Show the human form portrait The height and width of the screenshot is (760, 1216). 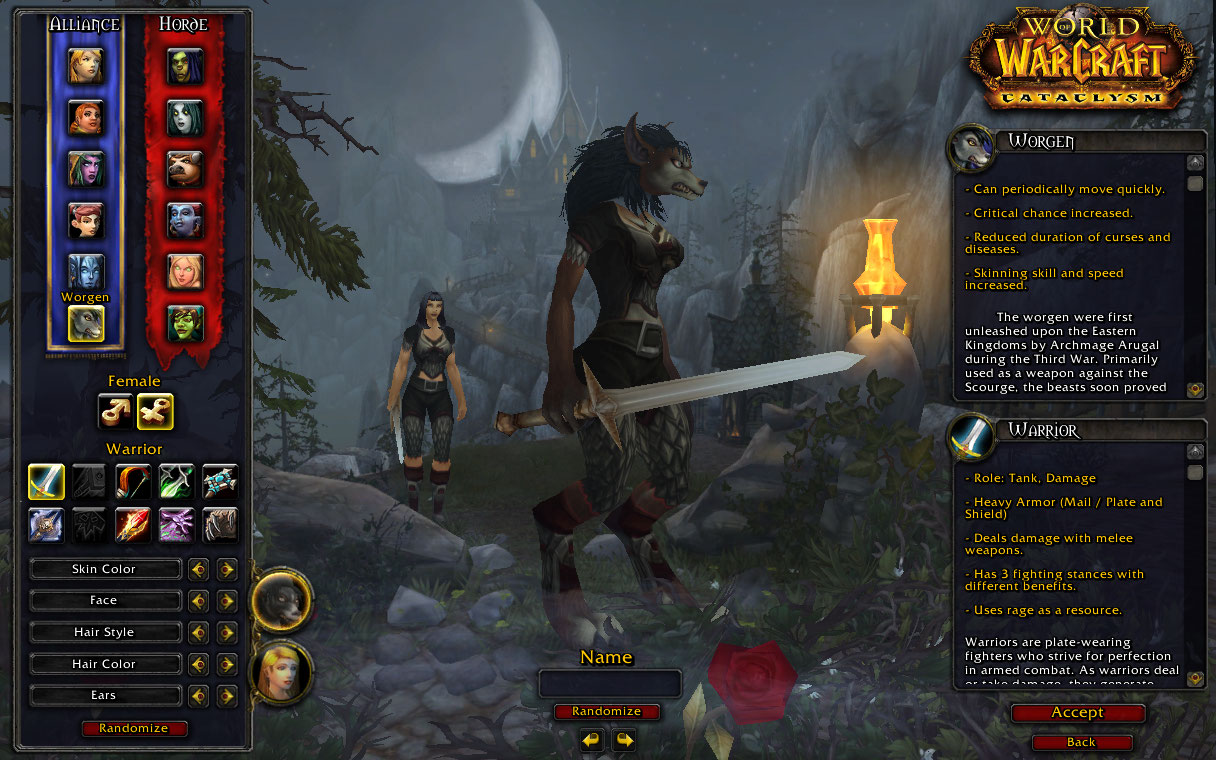pos(280,672)
